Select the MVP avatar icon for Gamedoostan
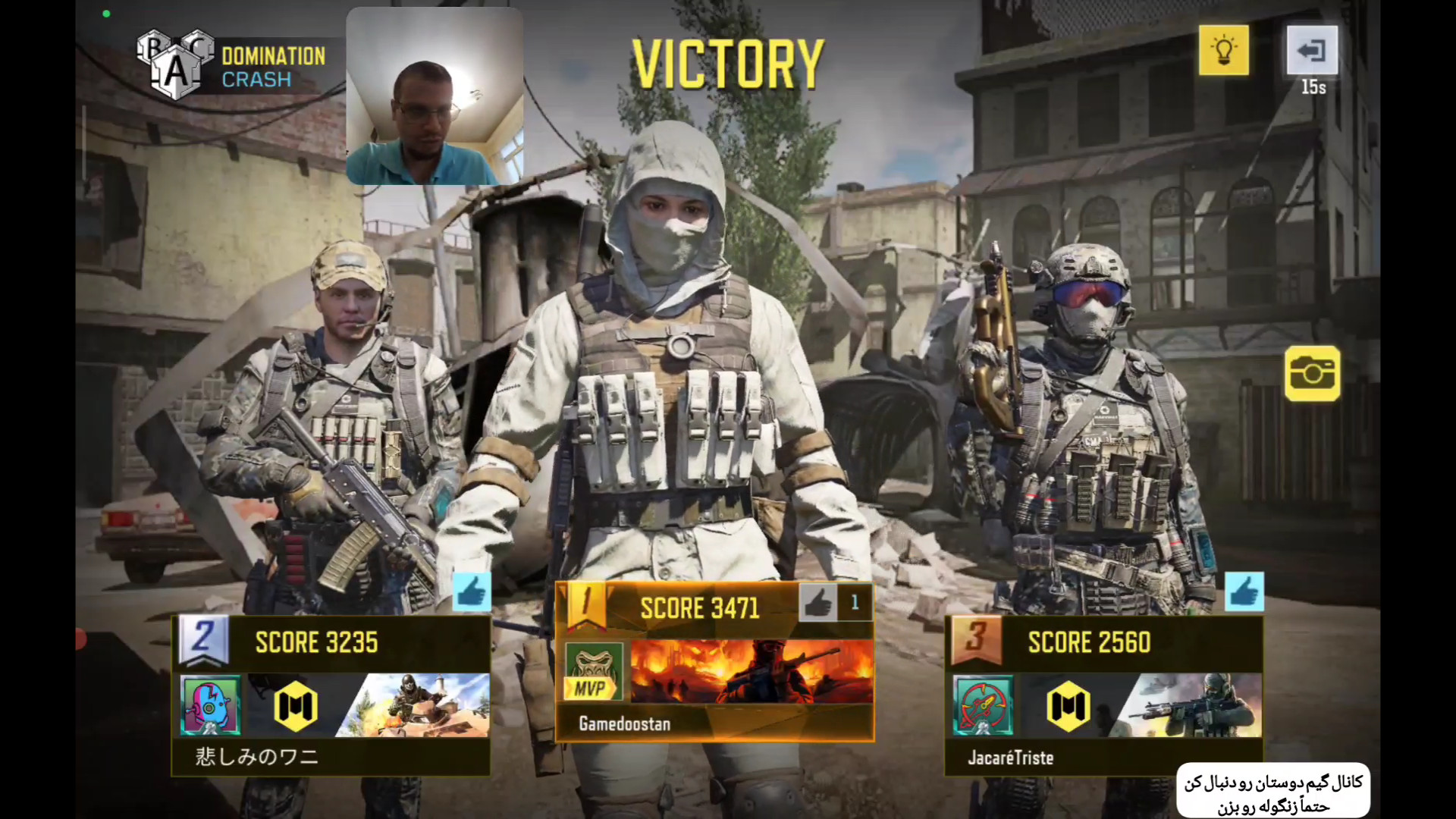Screen dimensions: 1456x819 click(594, 673)
